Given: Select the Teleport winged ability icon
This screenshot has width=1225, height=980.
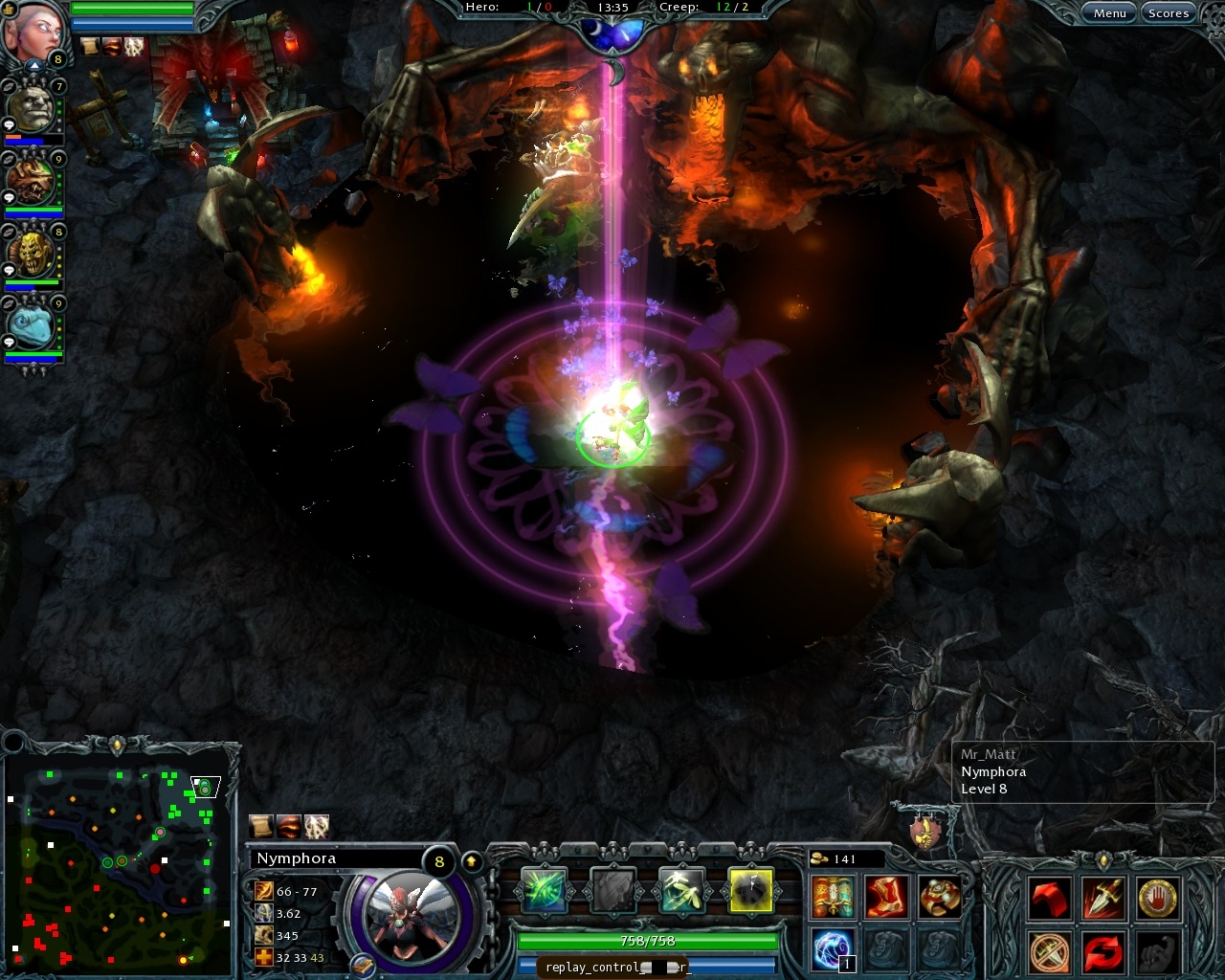Looking at the screenshot, I should pos(683,890).
